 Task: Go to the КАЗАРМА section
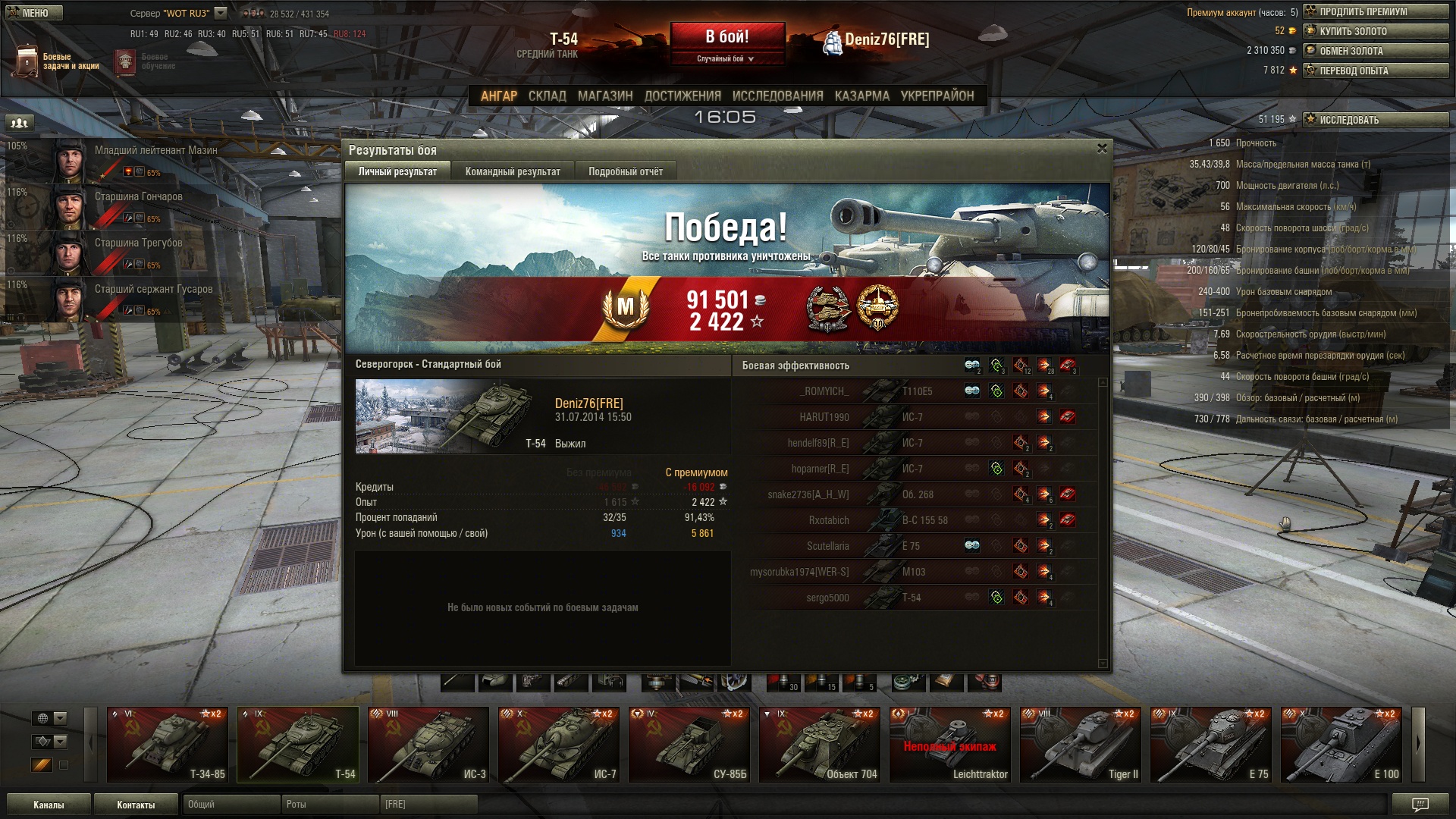(861, 96)
